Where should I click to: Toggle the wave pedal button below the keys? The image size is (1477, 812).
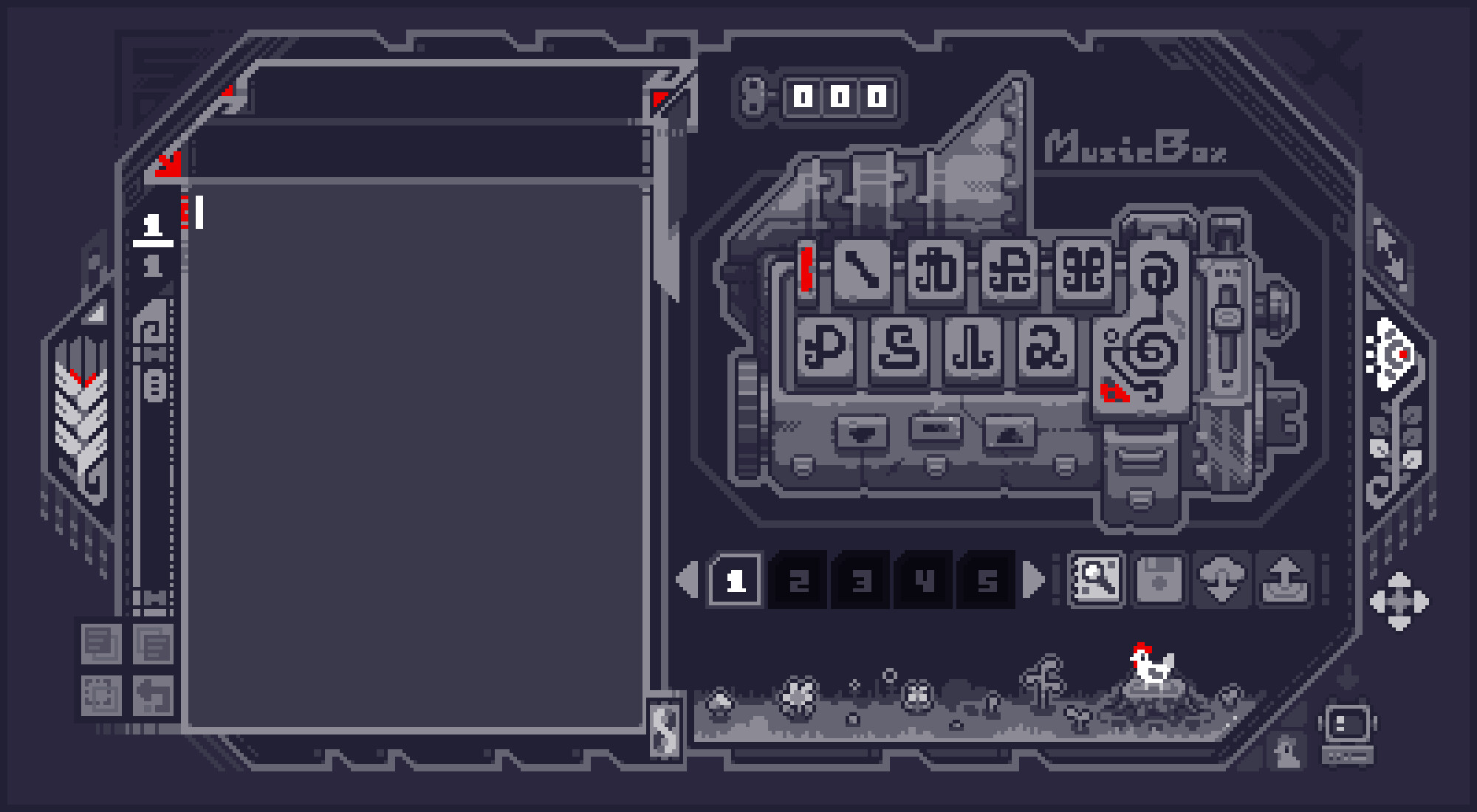(x=860, y=434)
